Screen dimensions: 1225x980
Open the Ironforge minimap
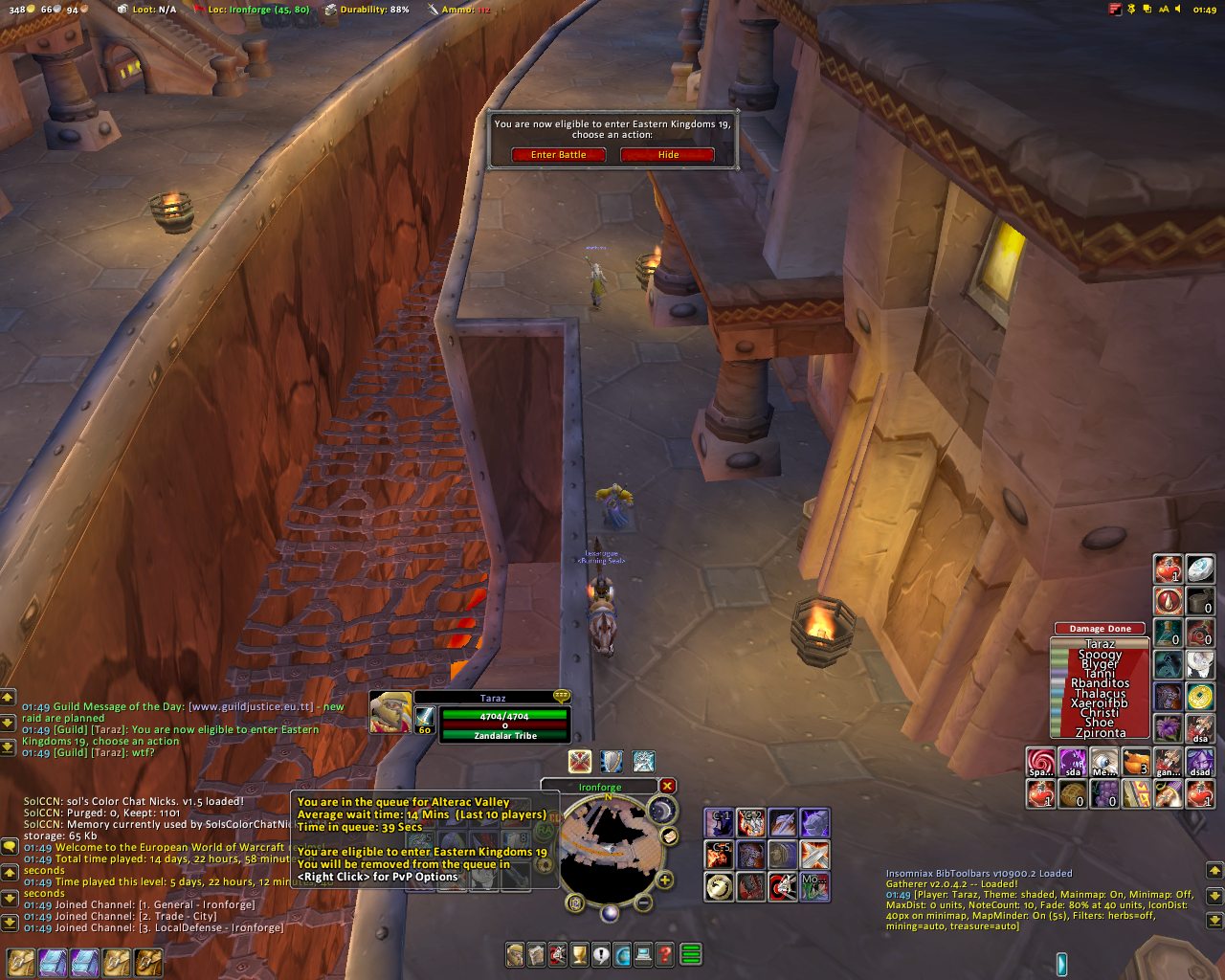tap(609, 852)
